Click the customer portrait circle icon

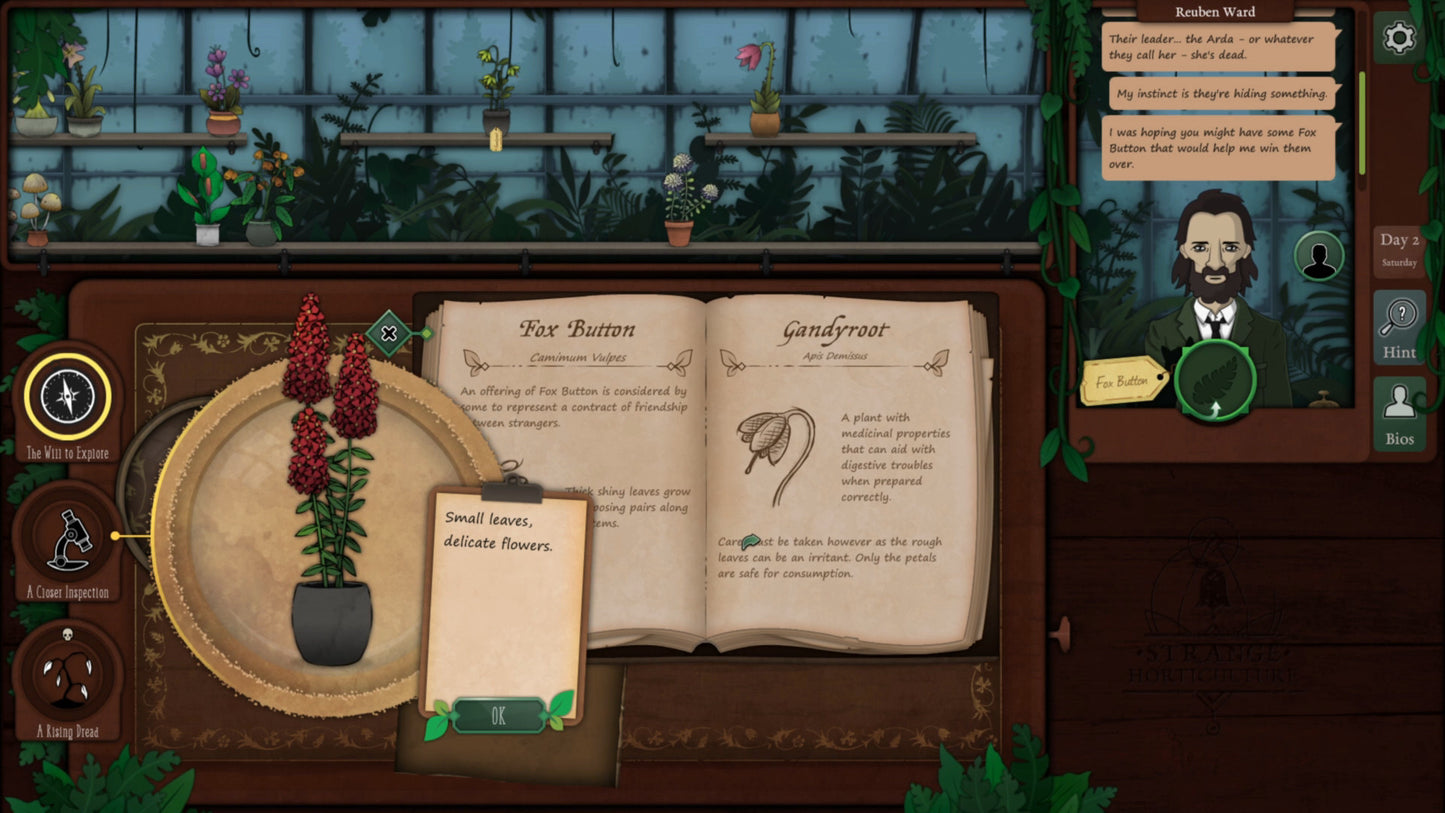[x=1318, y=255]
